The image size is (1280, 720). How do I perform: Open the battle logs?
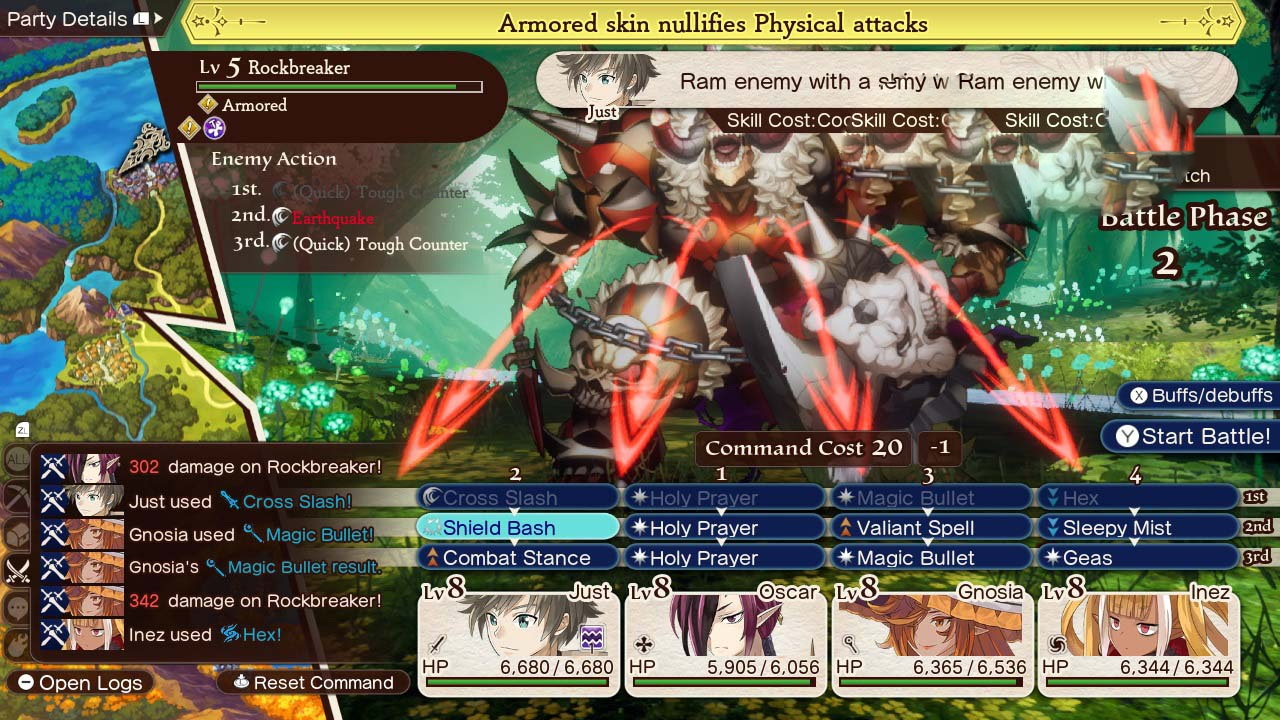click(80, 683)
